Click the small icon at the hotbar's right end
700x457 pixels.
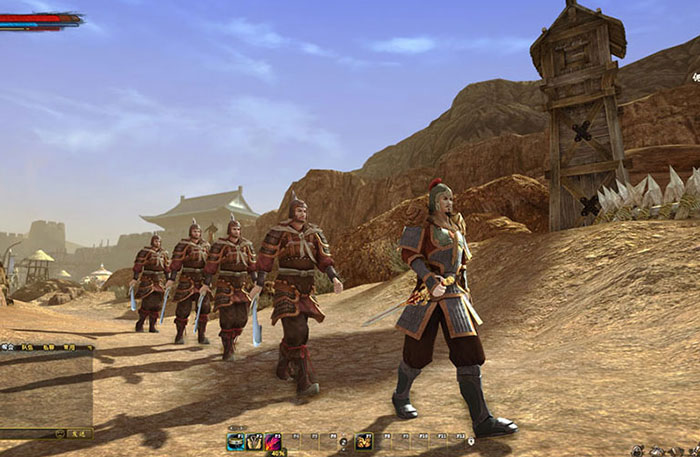point(470,441)
